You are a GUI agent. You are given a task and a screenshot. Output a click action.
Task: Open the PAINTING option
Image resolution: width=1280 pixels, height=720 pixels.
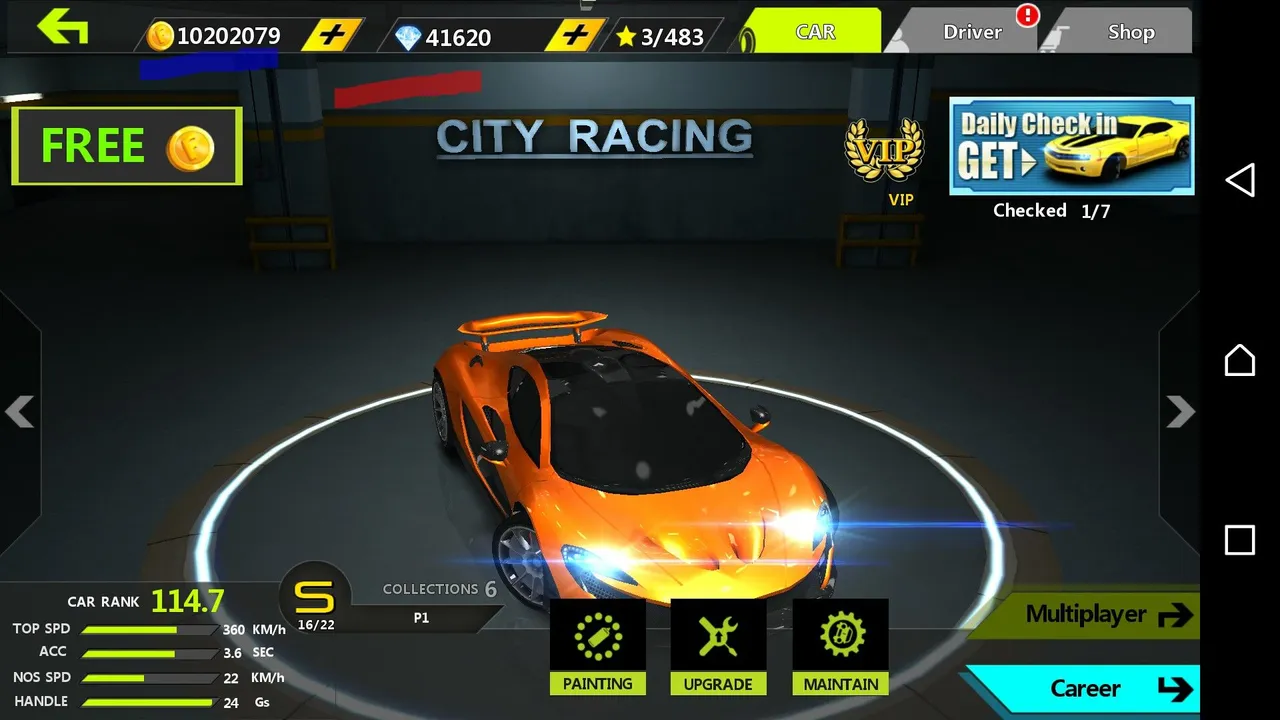point(598,646)
